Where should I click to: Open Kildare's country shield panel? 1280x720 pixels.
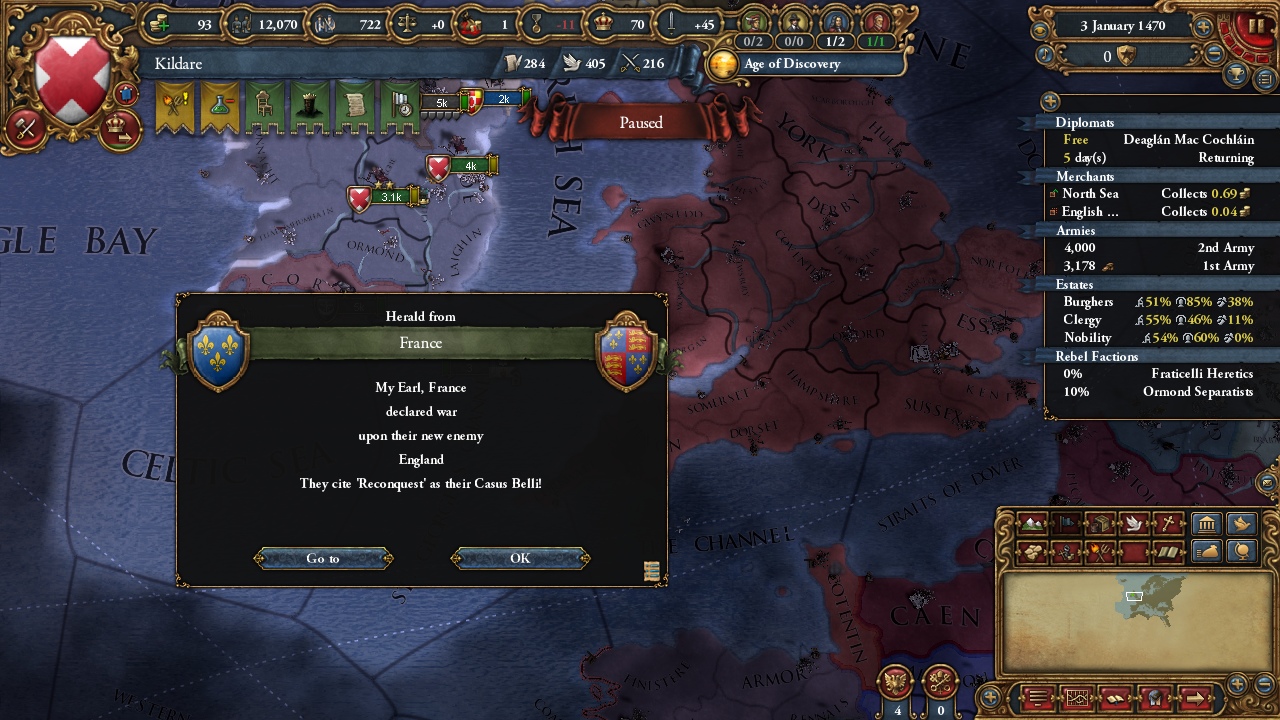tap(72, 80)
